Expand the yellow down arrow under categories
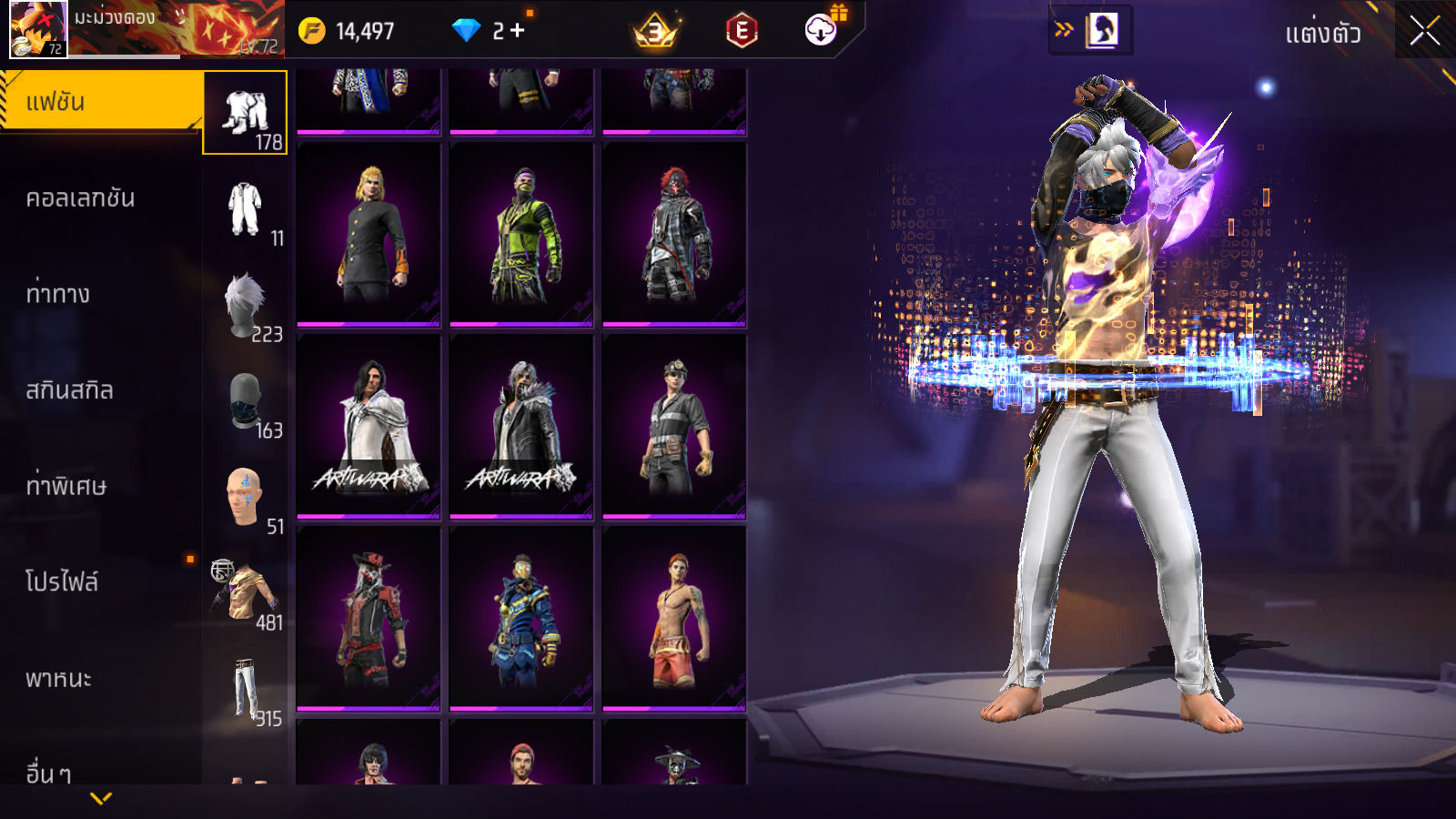Image resolution: width=1456 pixels, height=819 pixels. (x=101, y=798)
